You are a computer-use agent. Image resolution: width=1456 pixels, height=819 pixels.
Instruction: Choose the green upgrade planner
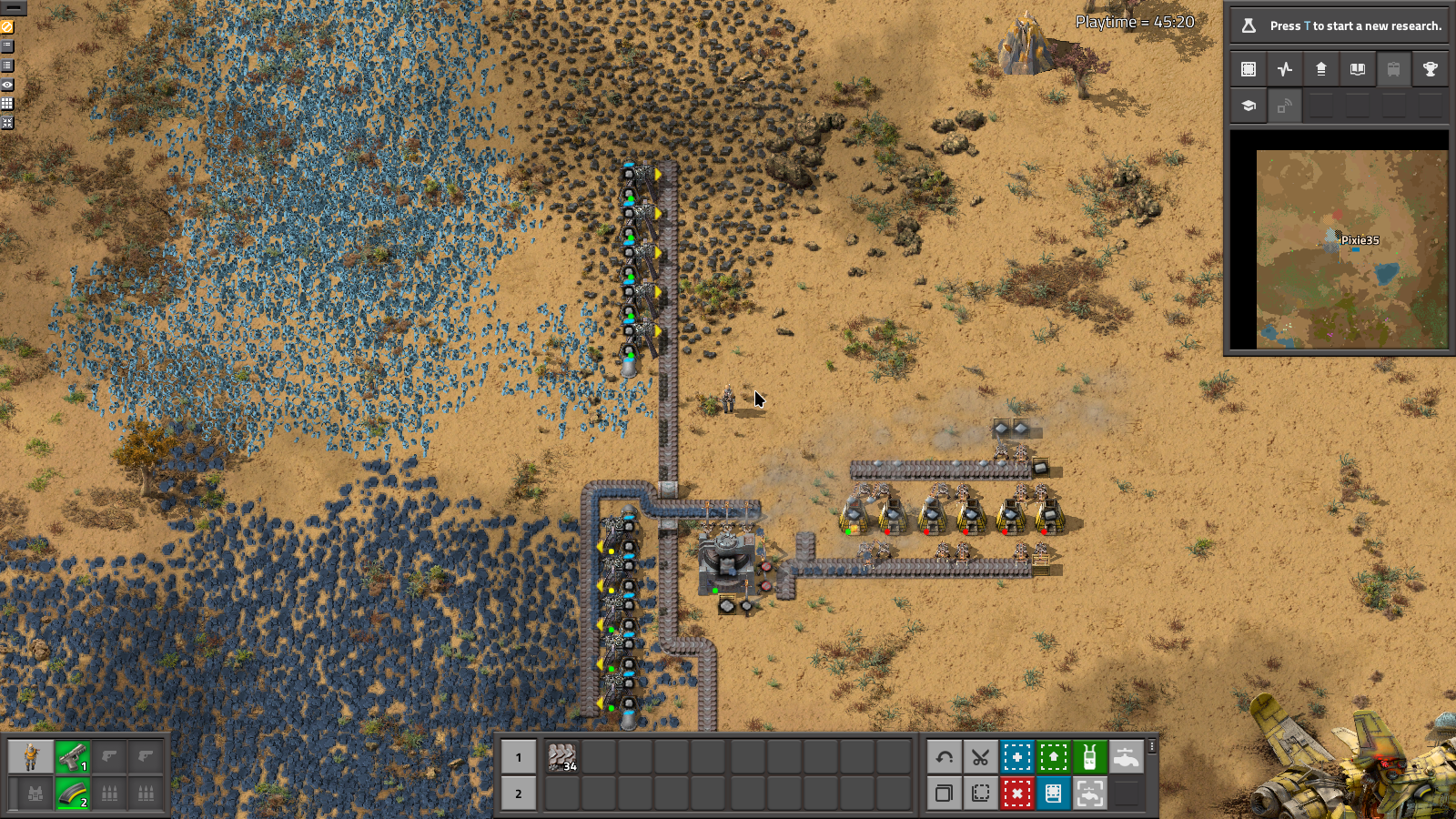(x=1053, y=757)
